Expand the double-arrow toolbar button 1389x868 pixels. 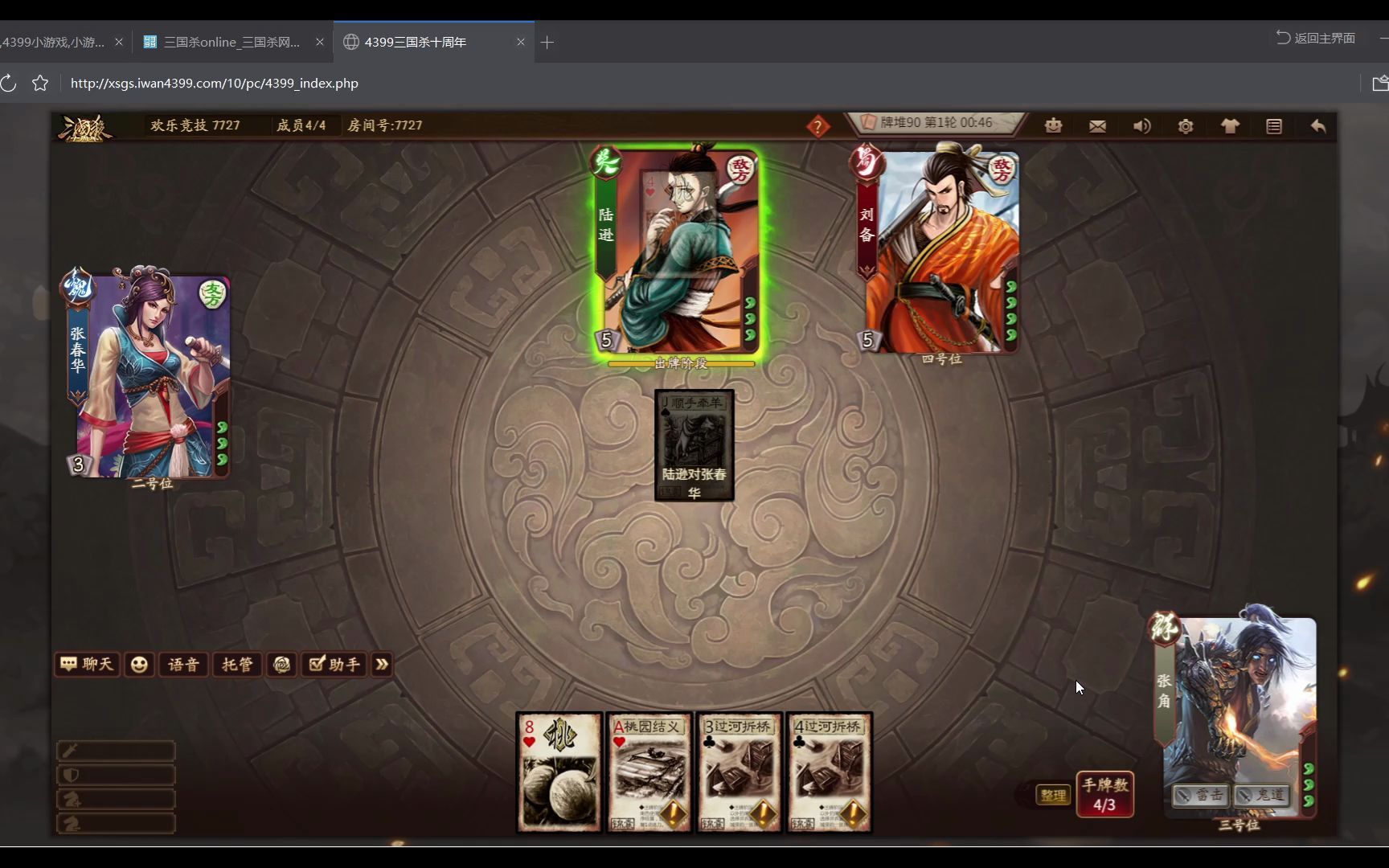(382, 665)
